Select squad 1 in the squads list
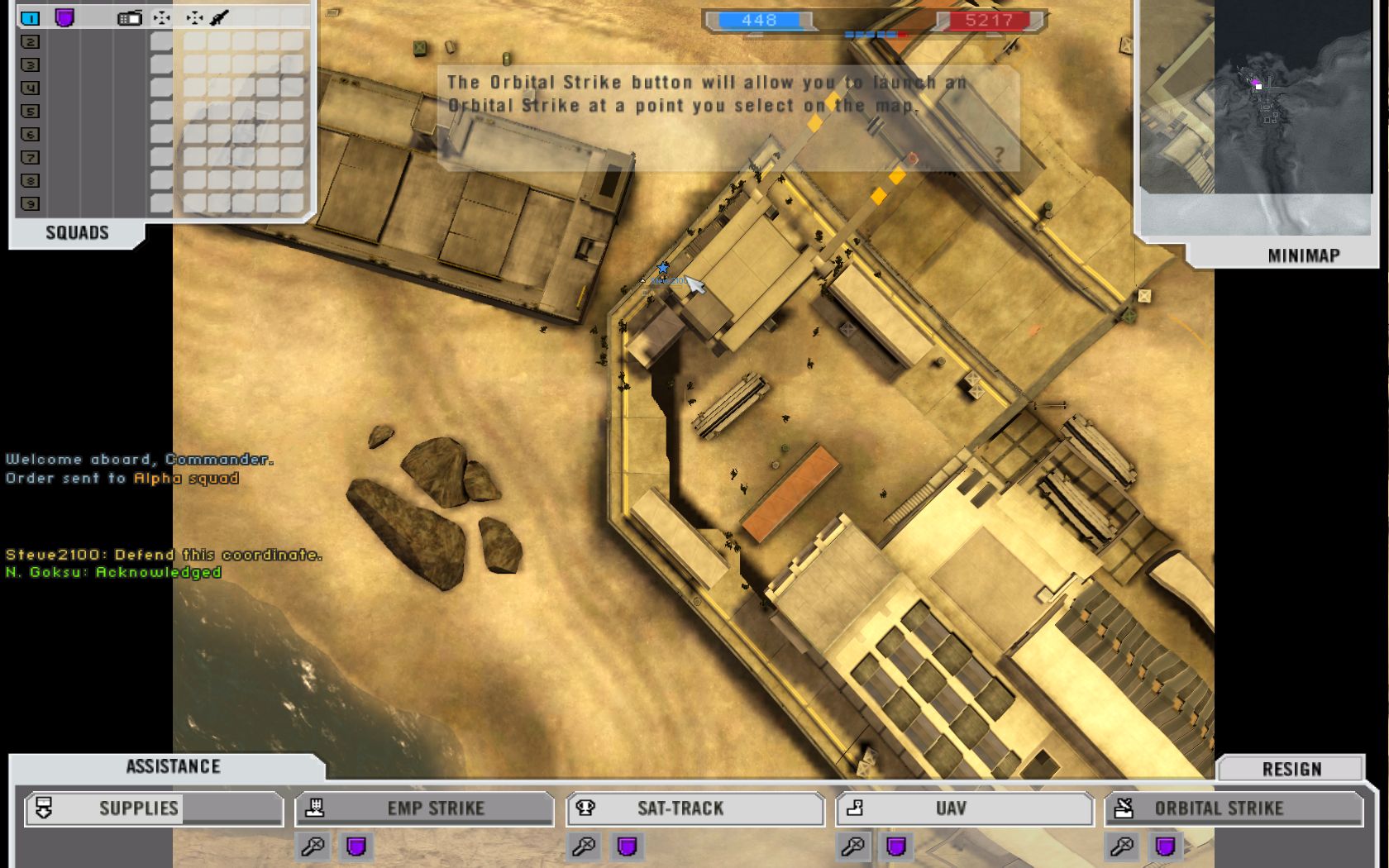Screen dimensions: 1389x868 click(x=31, y=17)
